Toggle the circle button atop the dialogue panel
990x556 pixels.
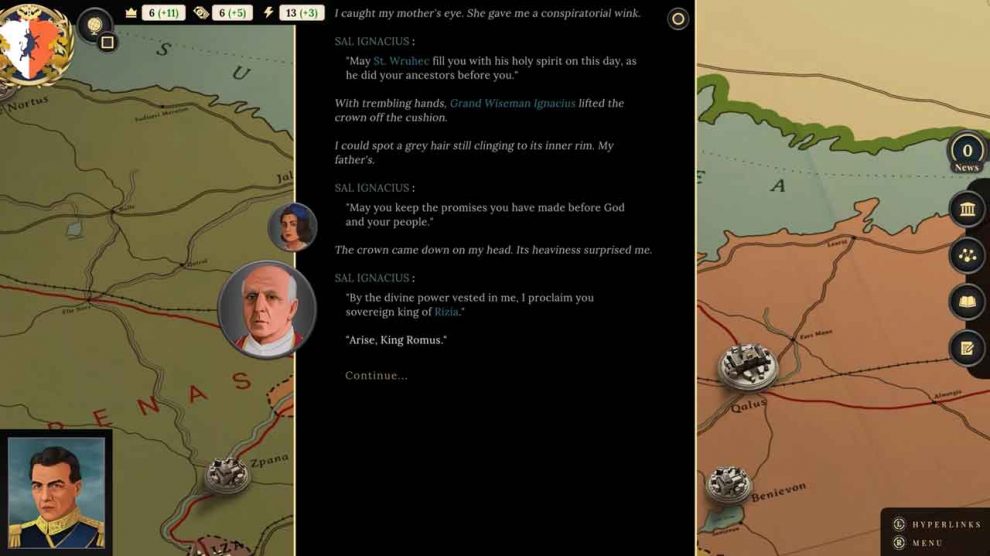678,19
